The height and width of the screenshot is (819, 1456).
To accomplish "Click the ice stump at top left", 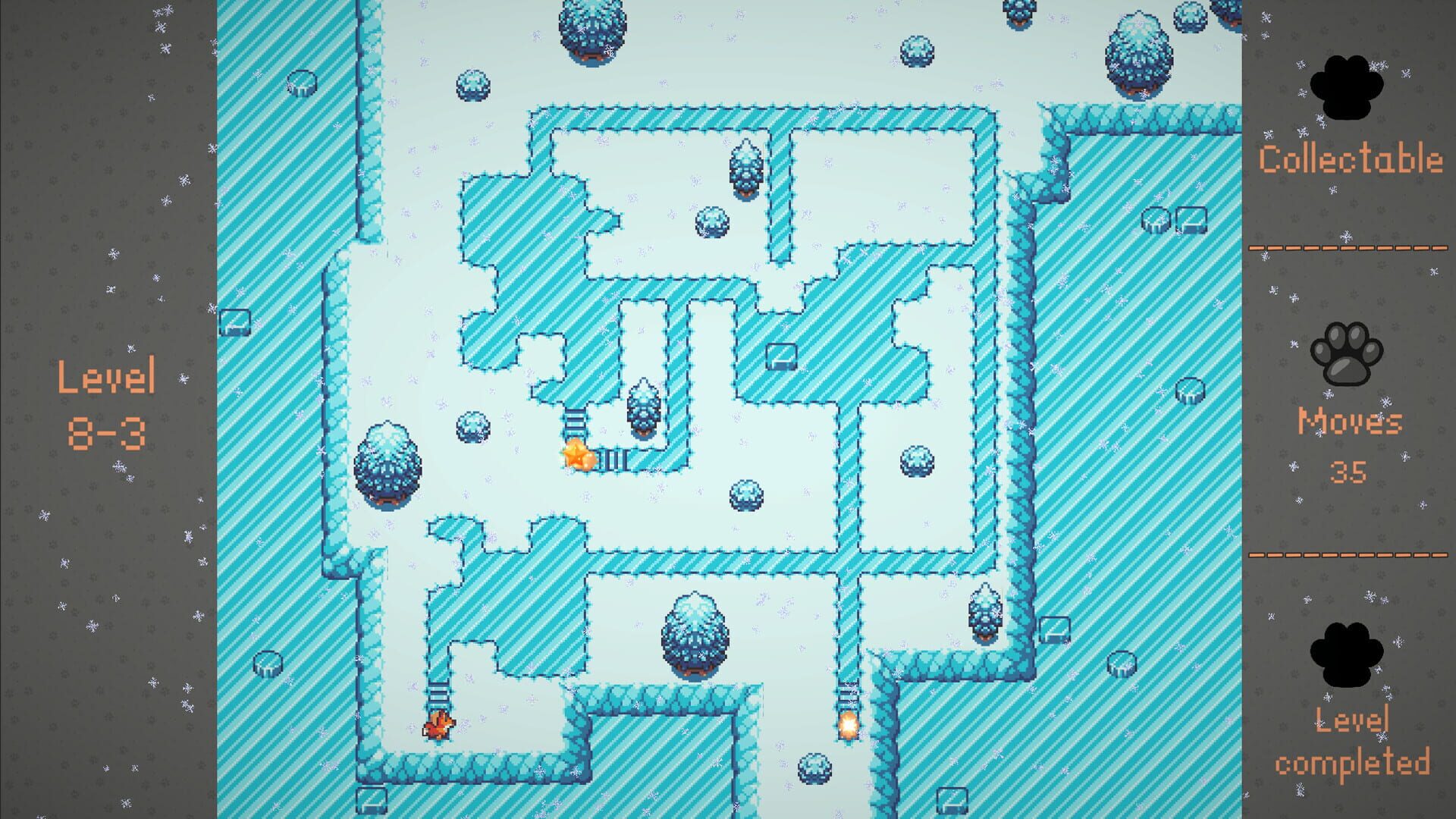I will [x=302, y=83].
